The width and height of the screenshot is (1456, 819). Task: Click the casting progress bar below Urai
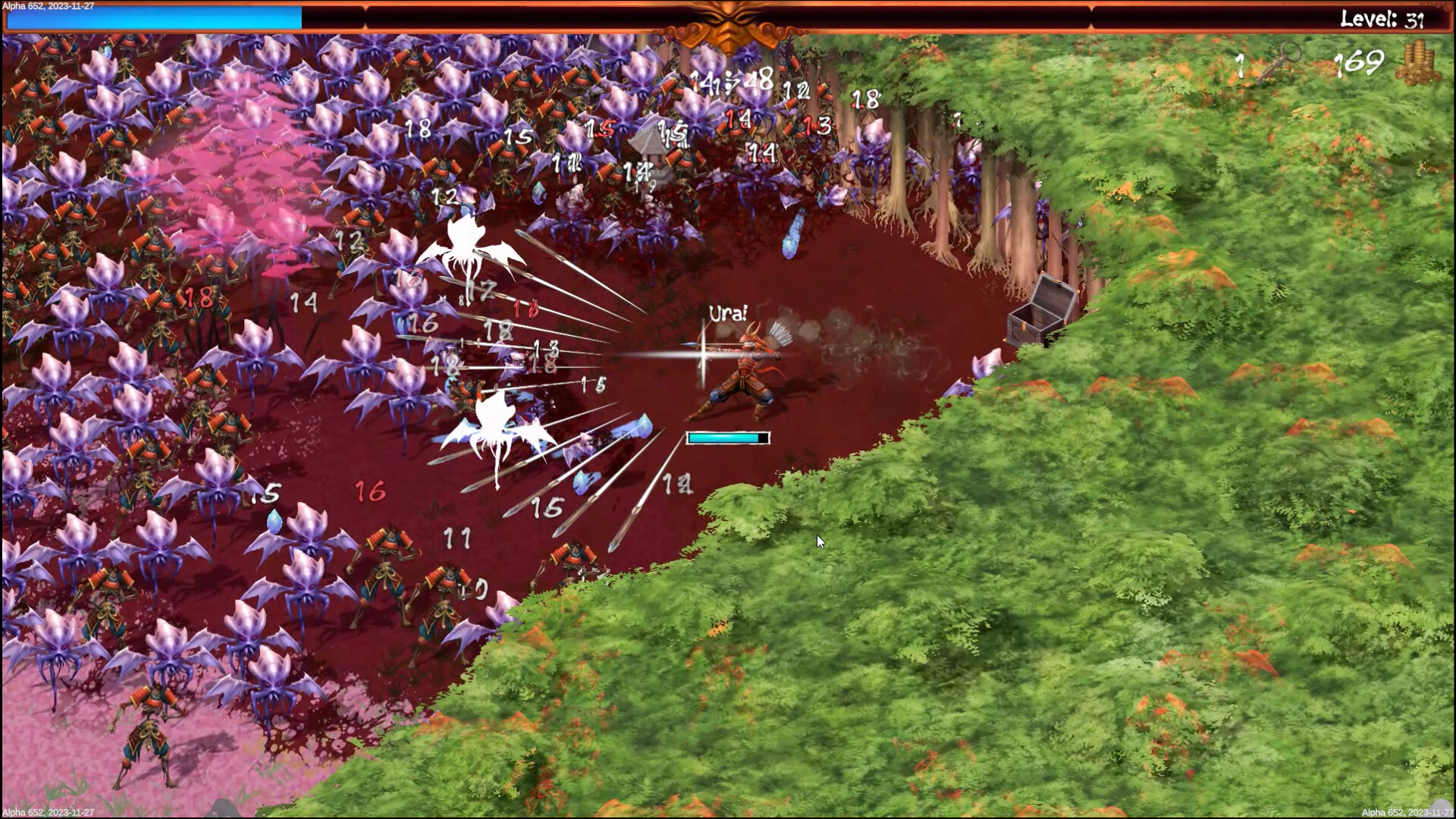point(726,438)
